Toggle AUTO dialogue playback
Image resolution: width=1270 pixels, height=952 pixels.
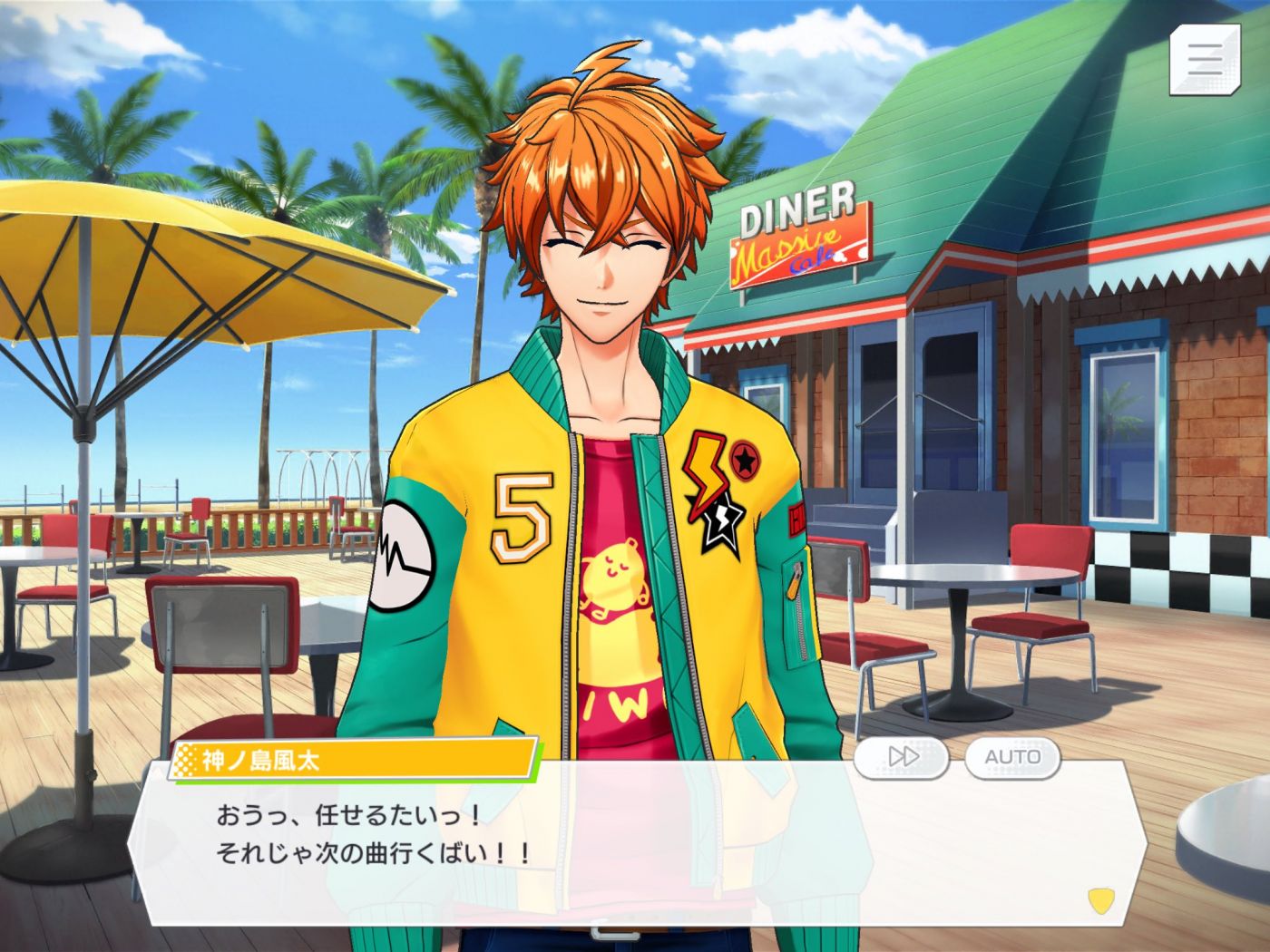click(x=1012, y=756)
